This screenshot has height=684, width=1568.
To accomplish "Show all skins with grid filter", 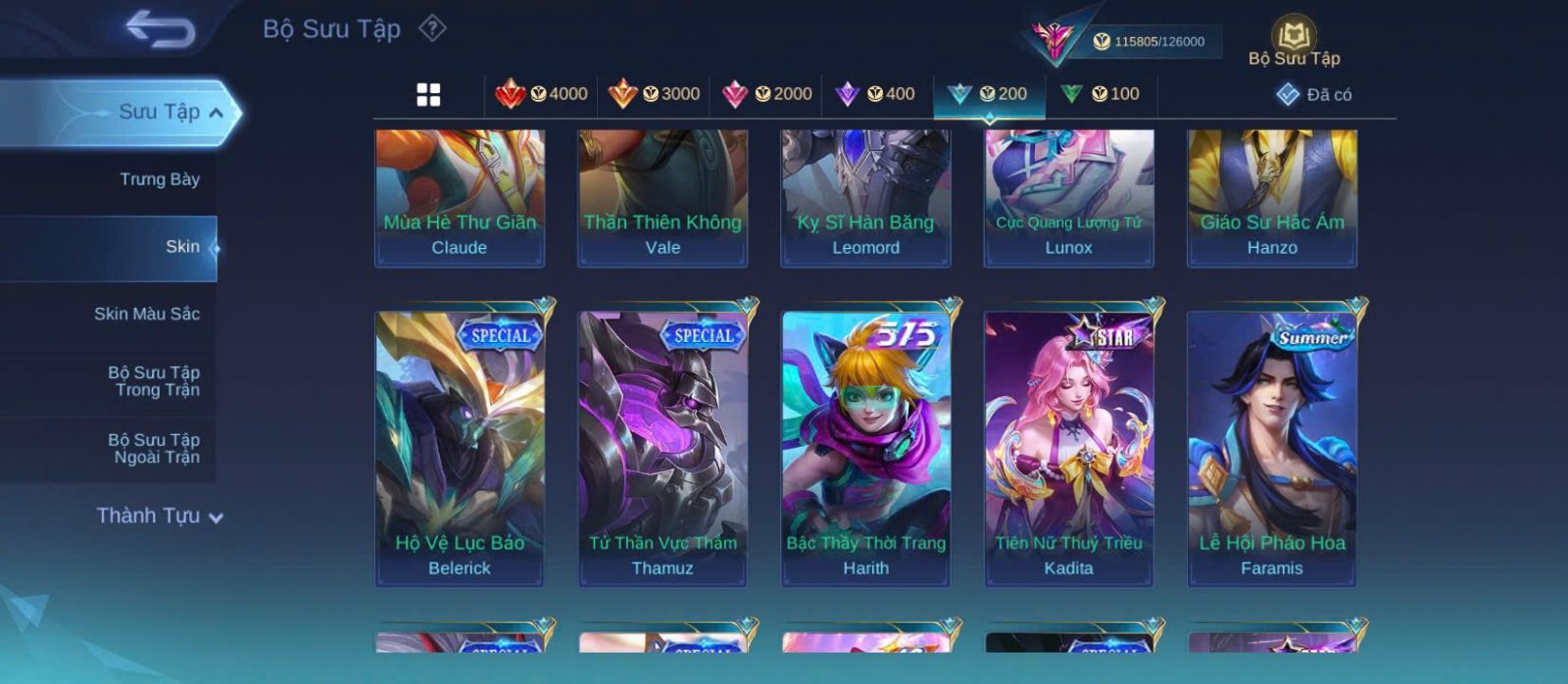I will click(x=428, y=95).
